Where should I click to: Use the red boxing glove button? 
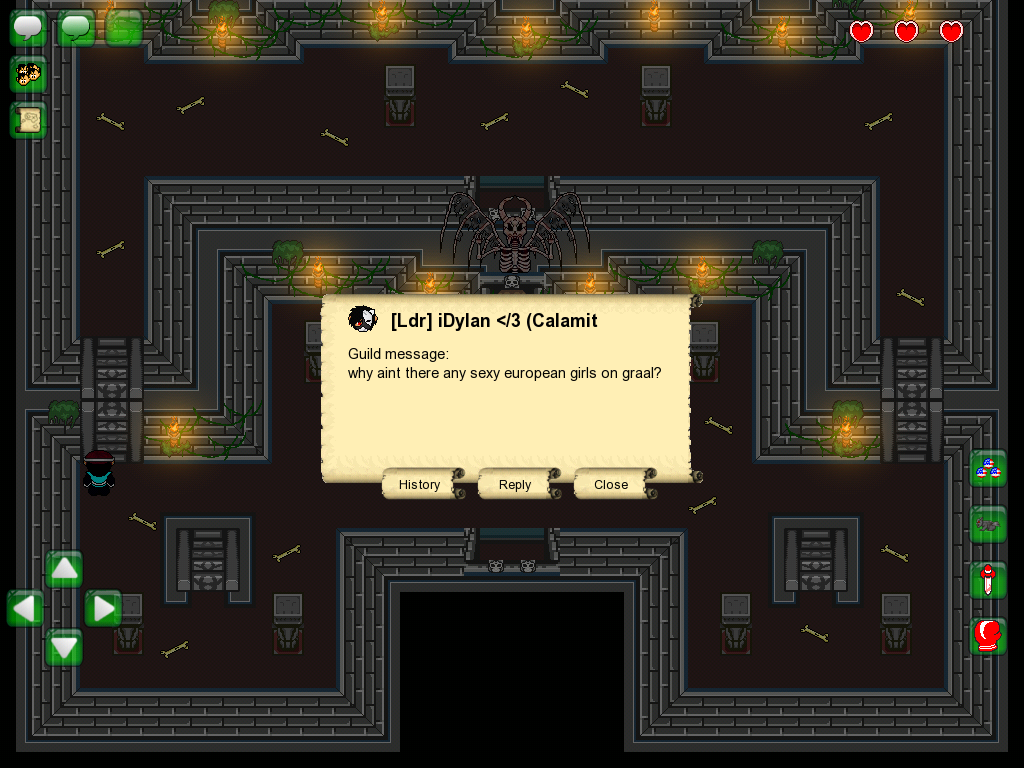[988, 636]
